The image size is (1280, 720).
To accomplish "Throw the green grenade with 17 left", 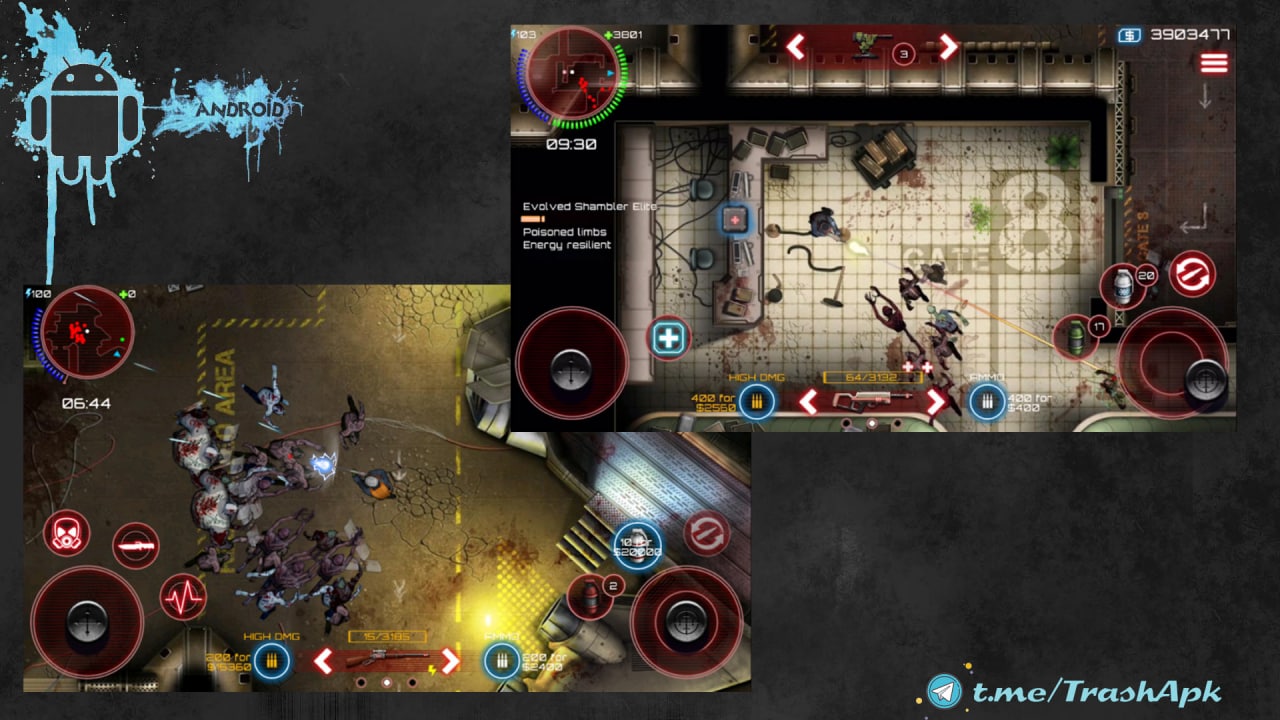I will point(1076,336).
